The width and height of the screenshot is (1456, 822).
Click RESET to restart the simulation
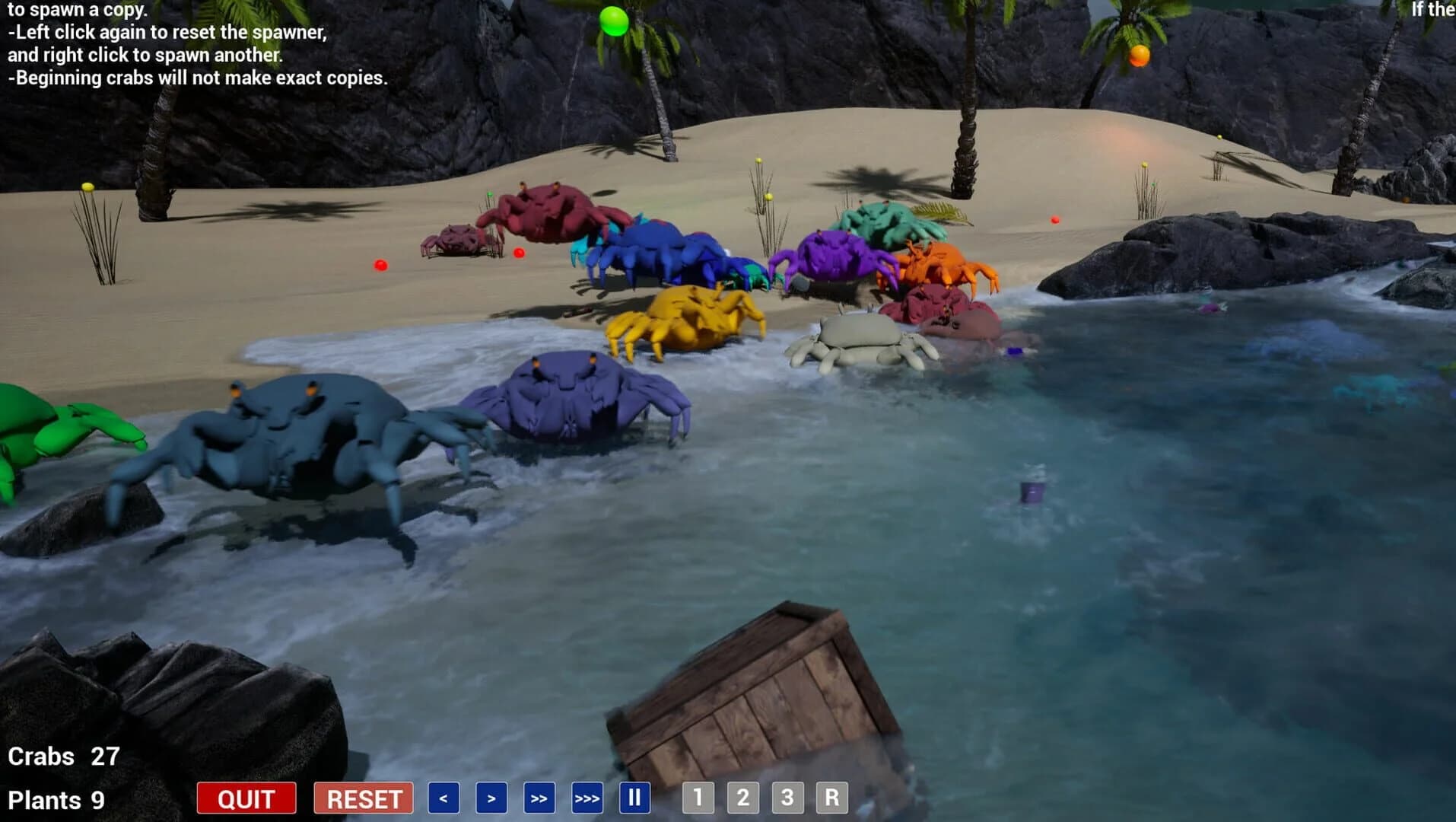click(x=363, y=798)
